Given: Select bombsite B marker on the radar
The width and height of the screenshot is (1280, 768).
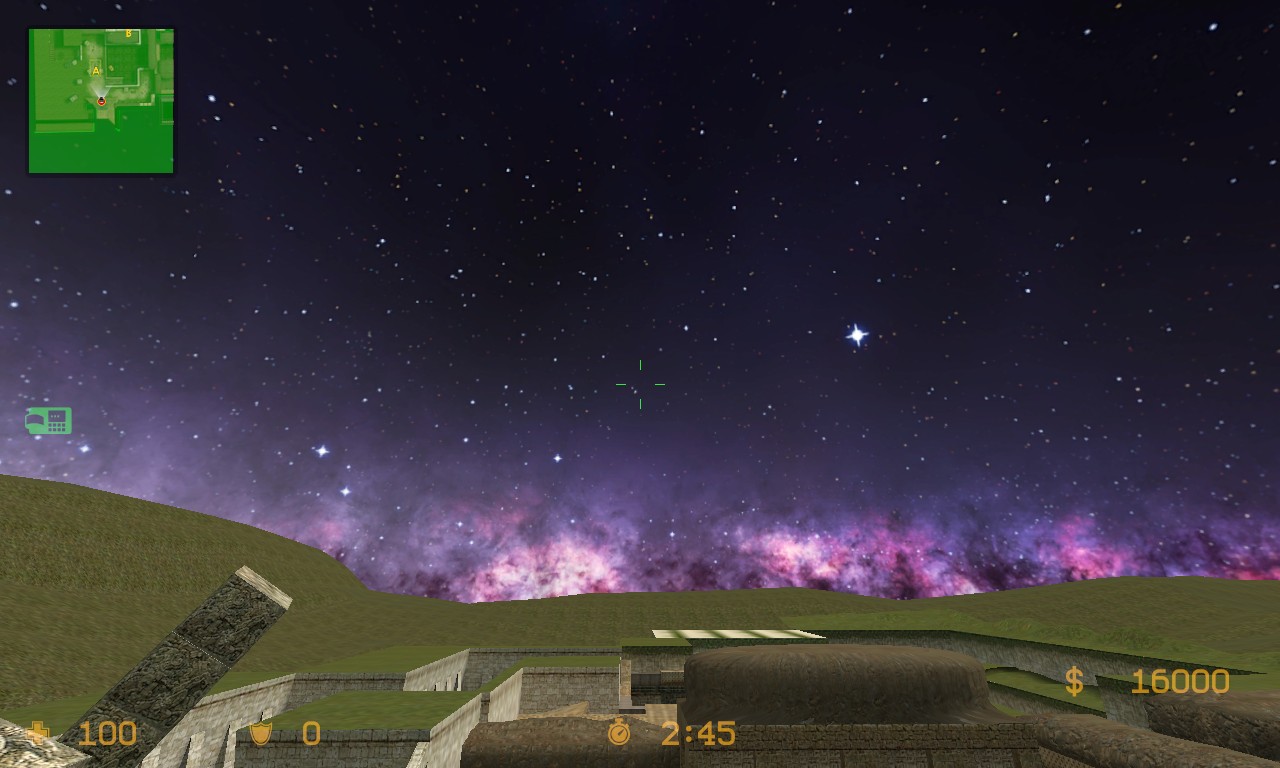Looking at the screenshot, I should click(128, 34).
